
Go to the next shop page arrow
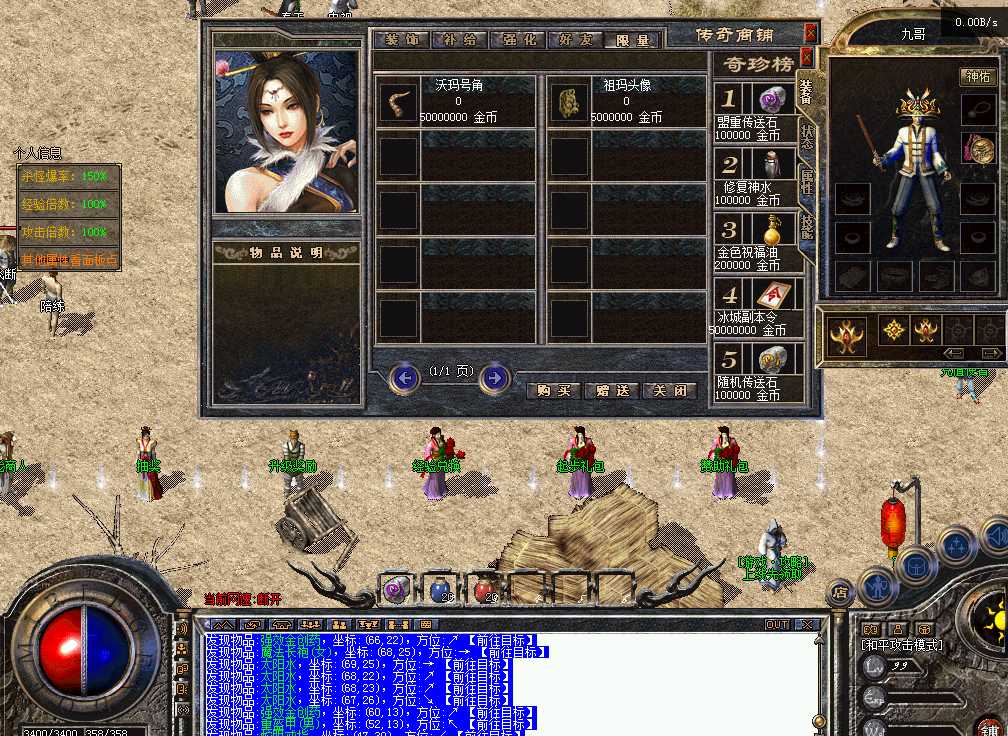495,378
